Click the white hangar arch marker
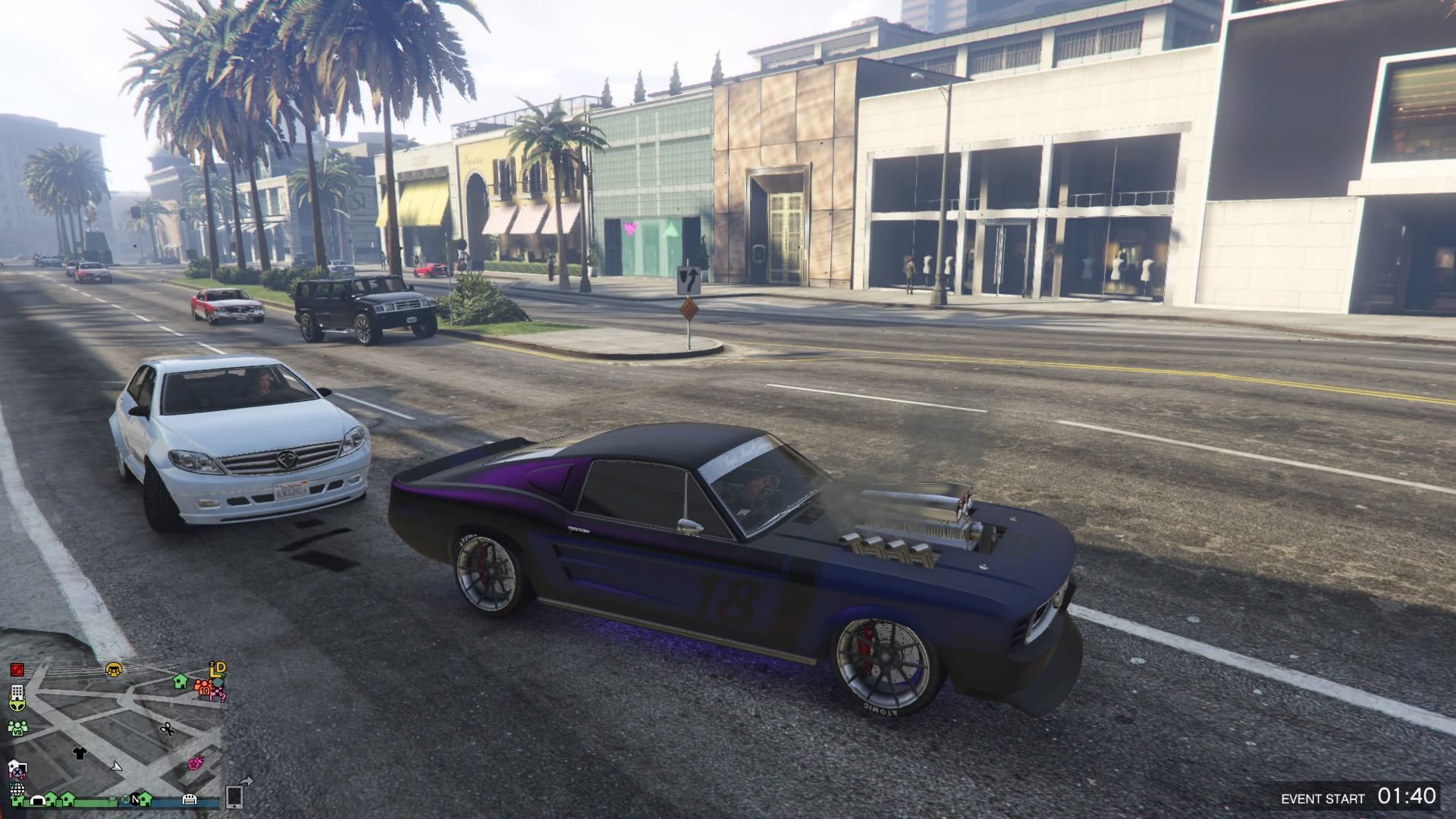Screen dimensions: 1456x819 click(38, 799)
